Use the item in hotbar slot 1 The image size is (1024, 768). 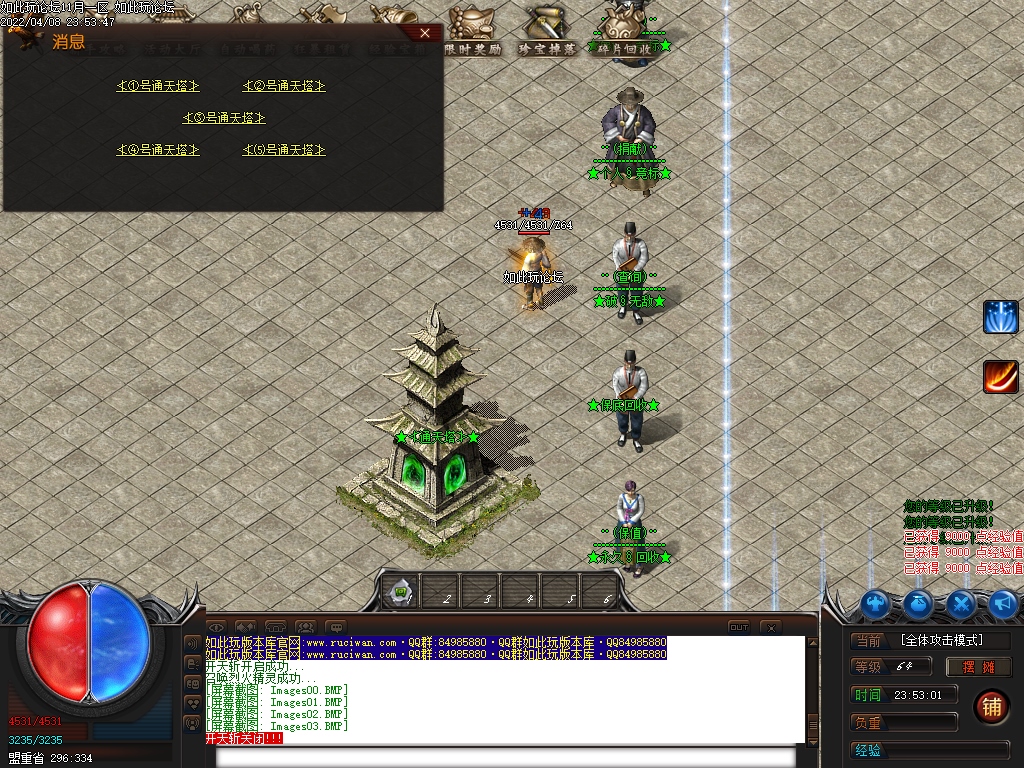coord(401,593)
